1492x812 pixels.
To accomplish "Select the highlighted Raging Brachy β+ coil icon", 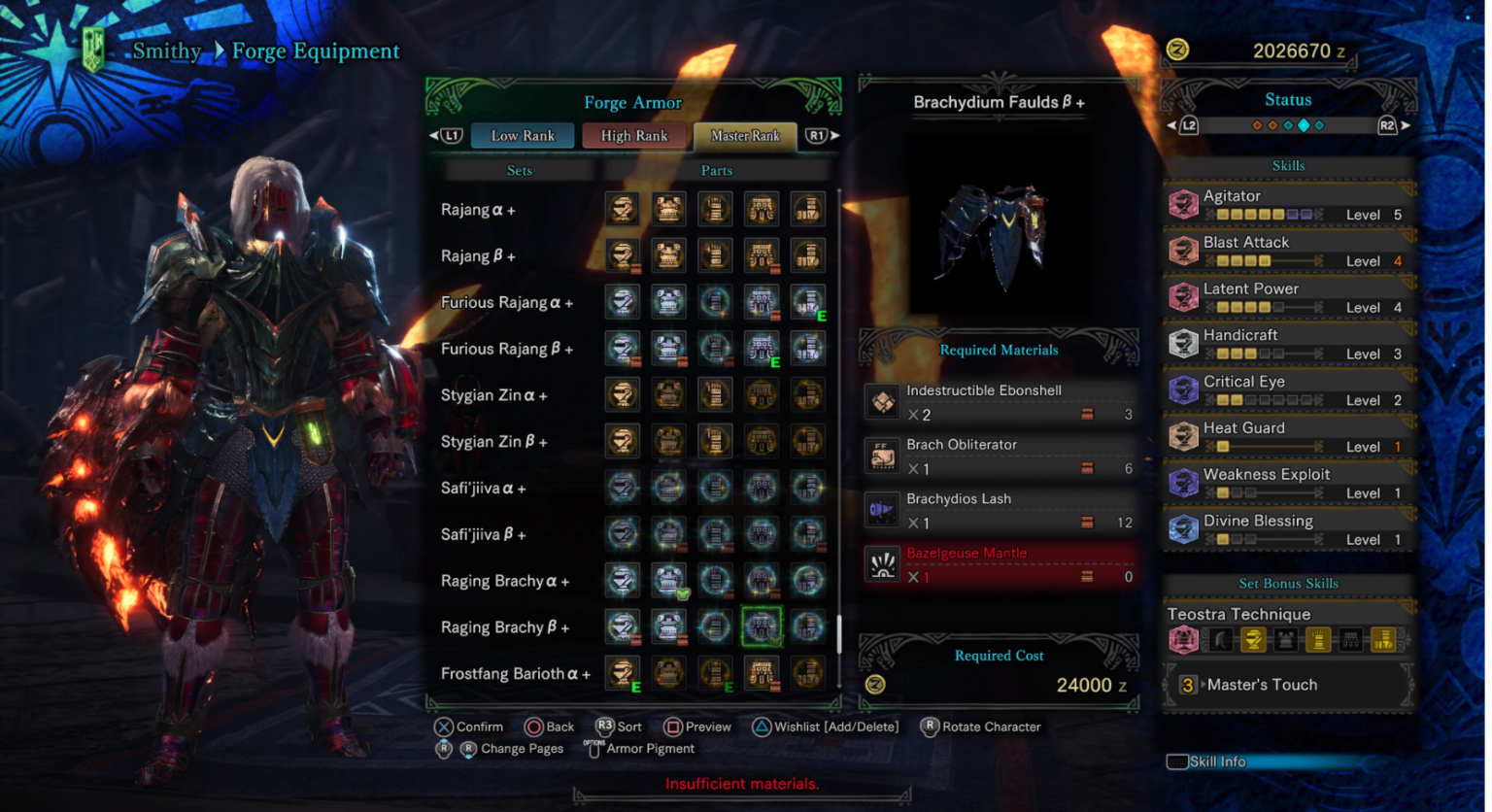I will tap(762, 626).
